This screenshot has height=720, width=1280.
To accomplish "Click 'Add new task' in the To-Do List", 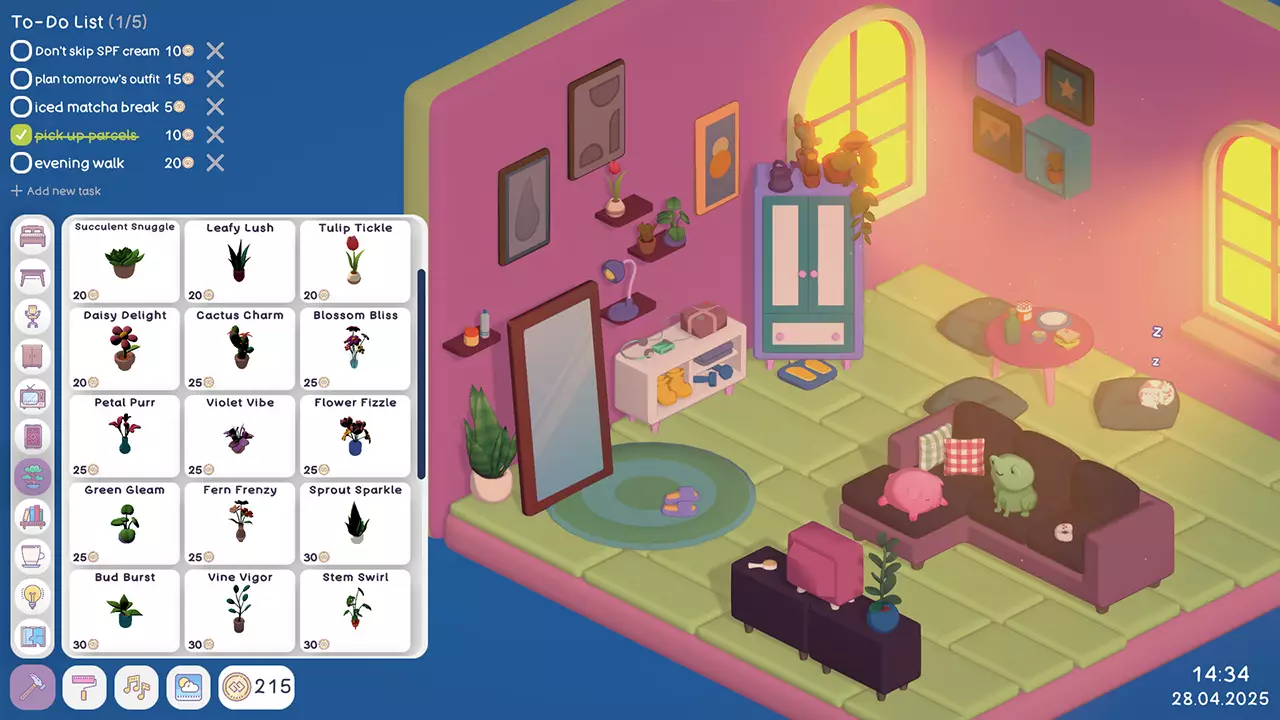I will pyautogui.click(x=55, y=190).
